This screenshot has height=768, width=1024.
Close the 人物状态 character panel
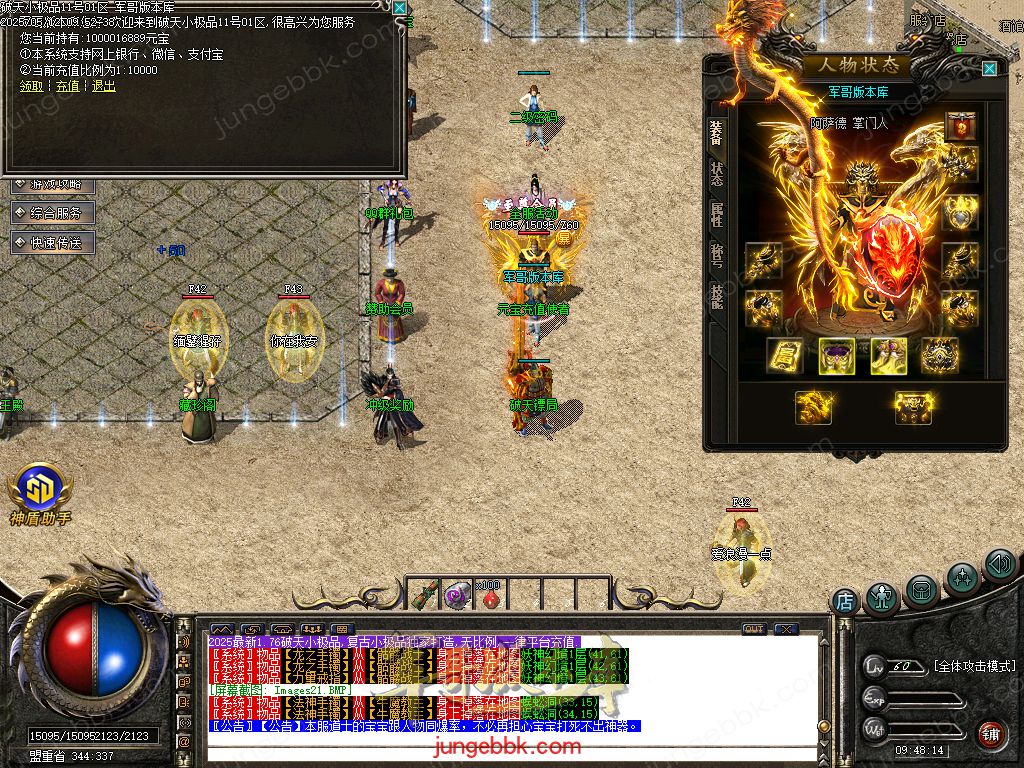pos(989,68)
